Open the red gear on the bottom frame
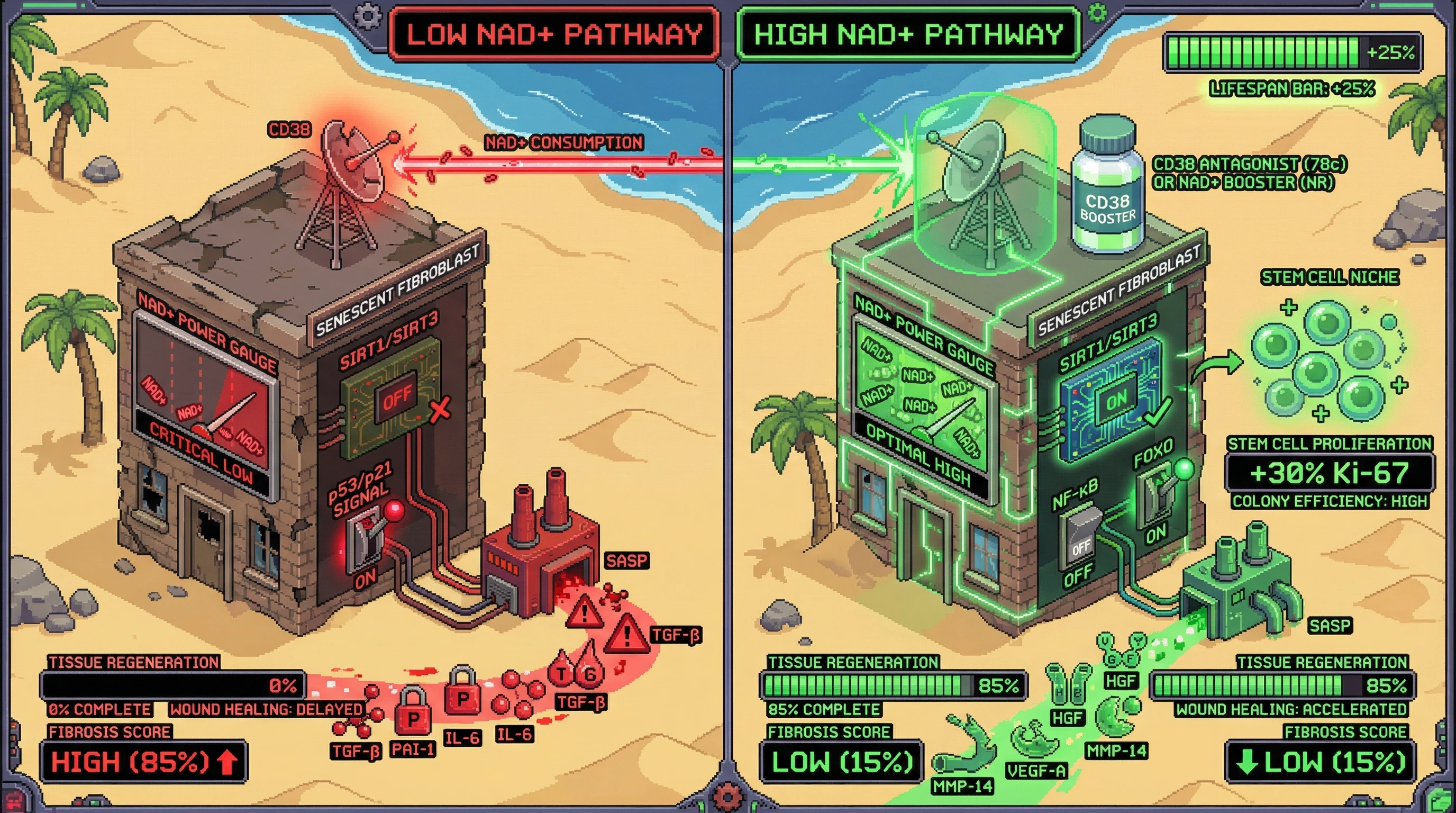 (726, 796)
